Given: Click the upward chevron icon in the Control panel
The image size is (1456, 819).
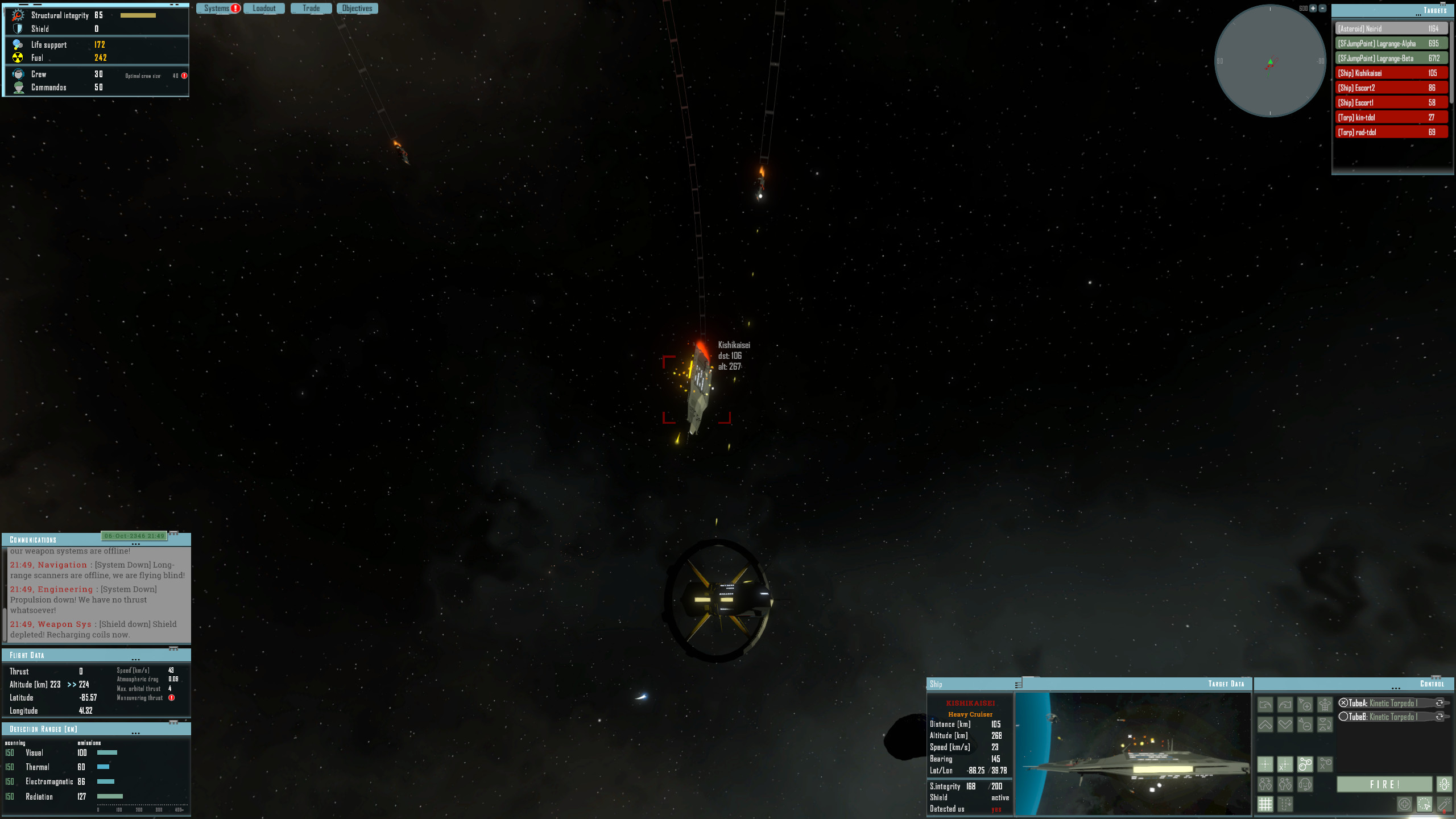Looking at the screenshot, I should [x=1265, y=725].
